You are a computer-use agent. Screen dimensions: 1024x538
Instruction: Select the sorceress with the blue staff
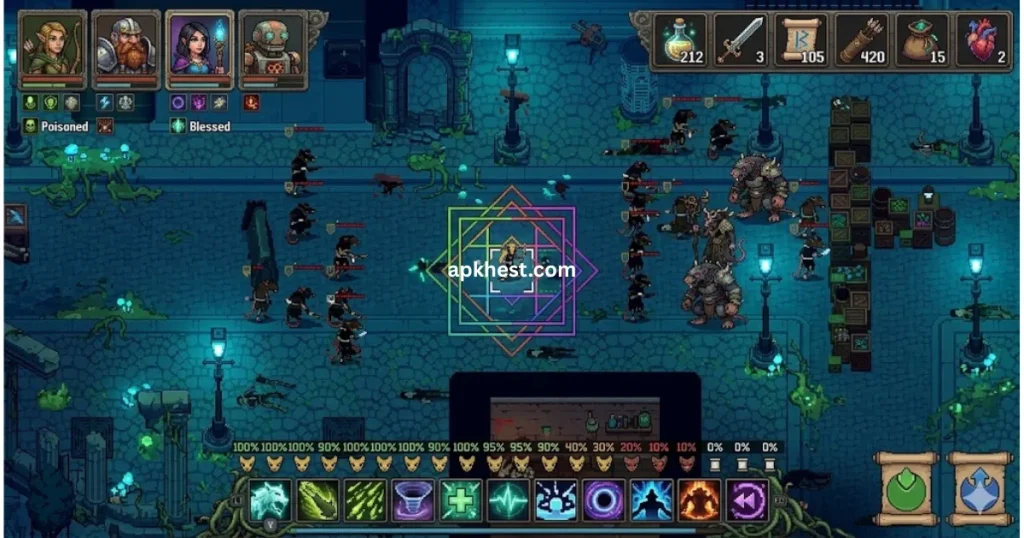tap(200, 47)
